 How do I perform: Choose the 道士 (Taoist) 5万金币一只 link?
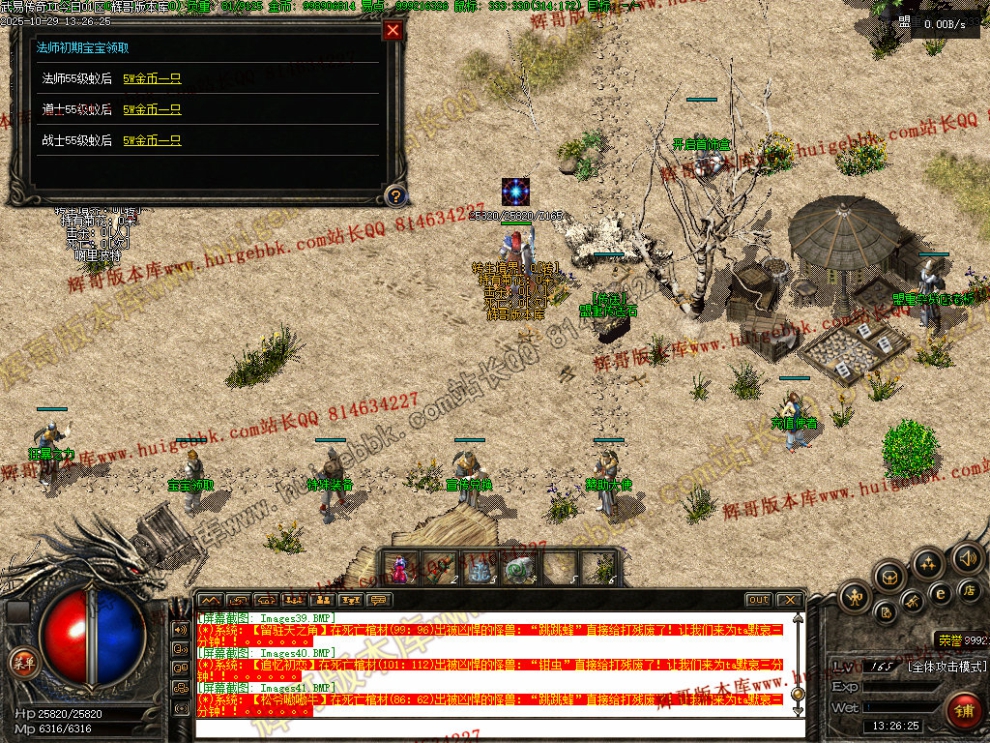click(152, 109)
